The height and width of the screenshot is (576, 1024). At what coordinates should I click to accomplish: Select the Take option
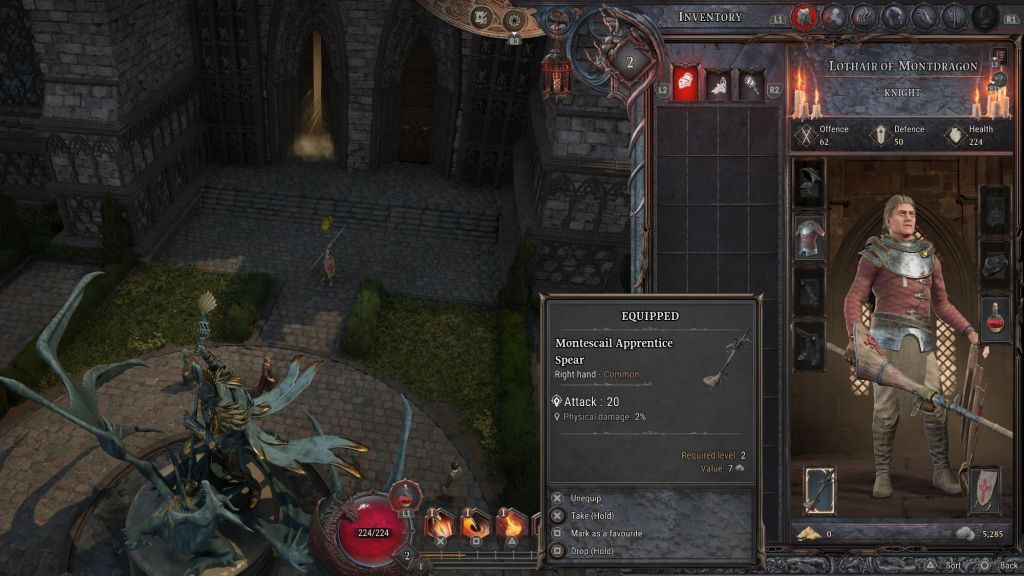pyautogui.click(x=594, y=516)
